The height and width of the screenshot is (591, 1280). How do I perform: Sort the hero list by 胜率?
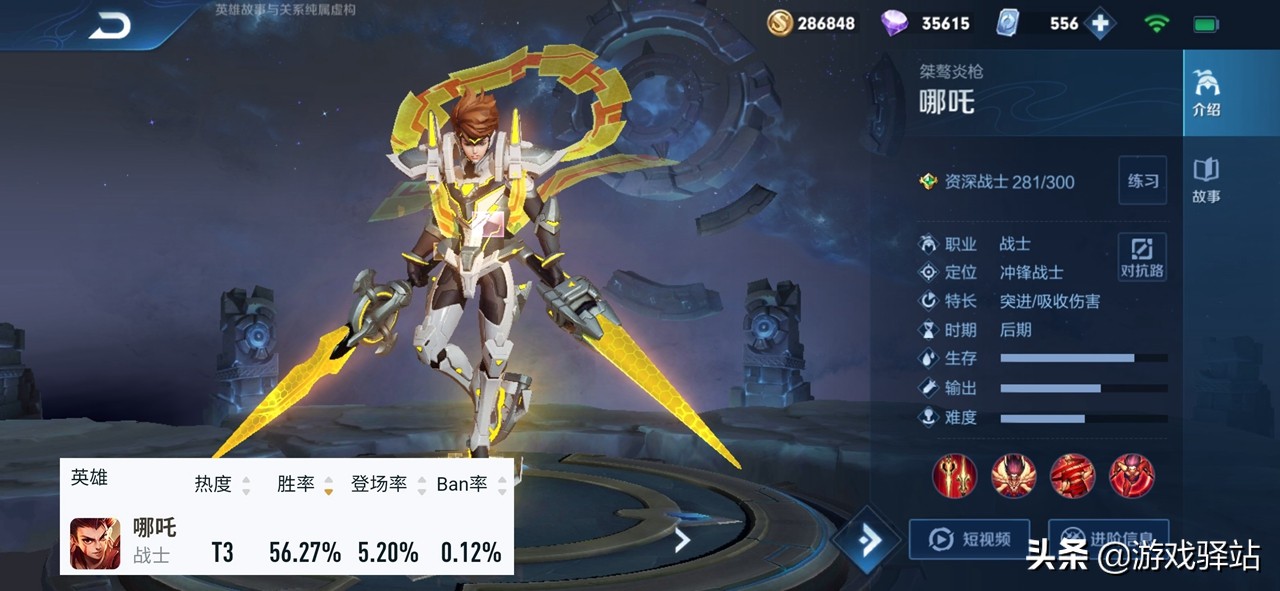coord(304,485)
